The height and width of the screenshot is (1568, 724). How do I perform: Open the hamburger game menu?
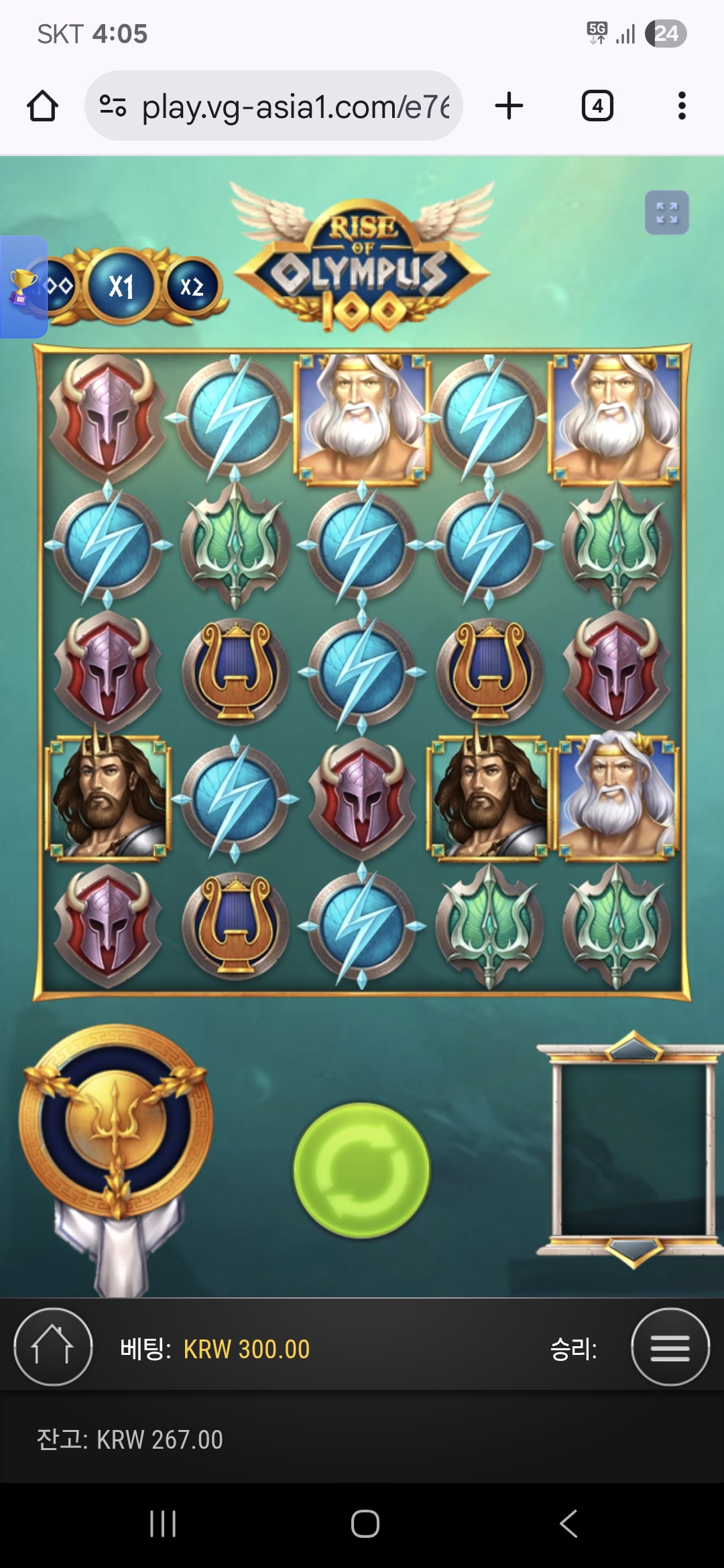(670, 1347)
